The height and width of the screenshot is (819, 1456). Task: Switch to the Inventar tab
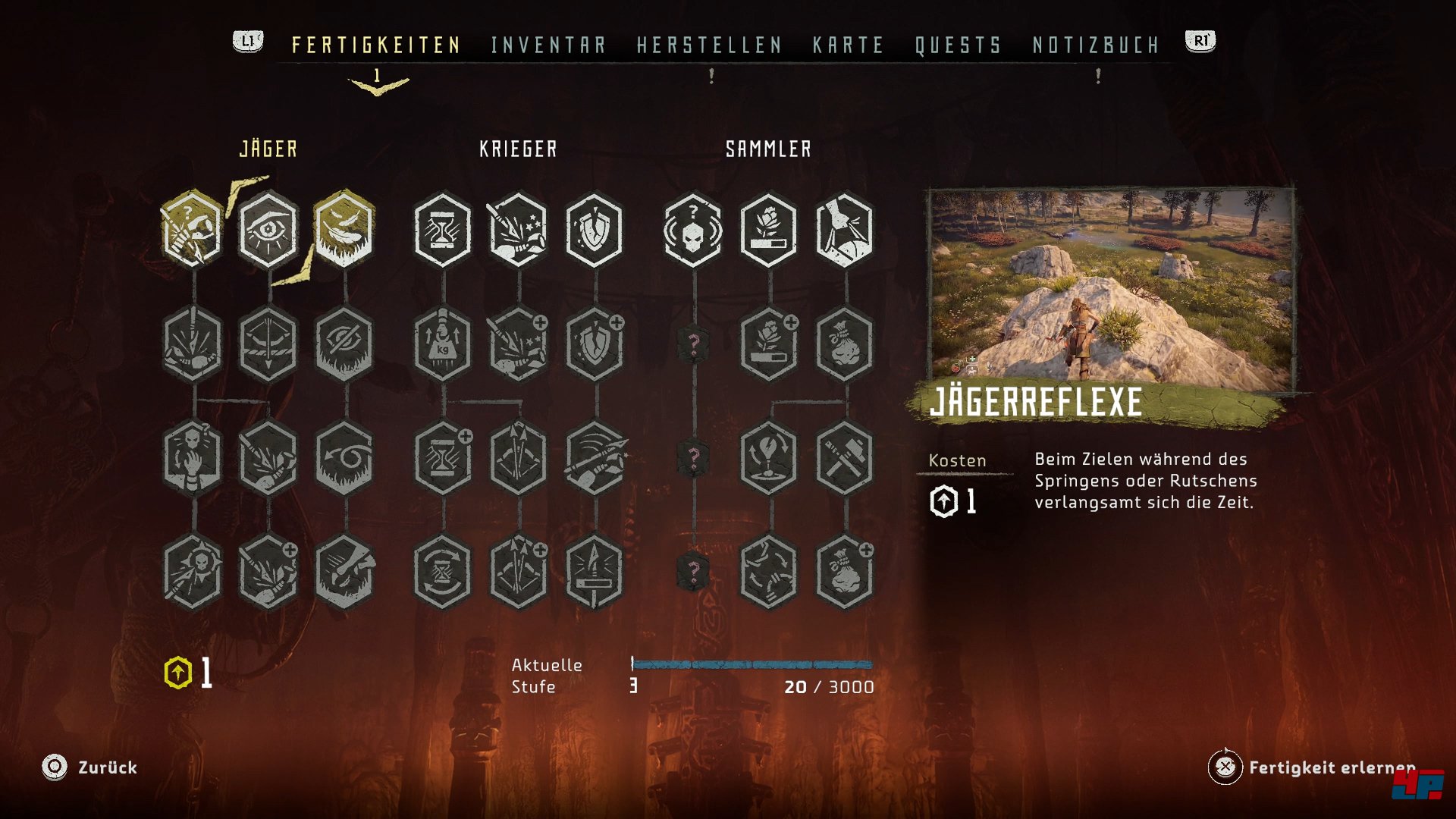[x=548, y=45]
